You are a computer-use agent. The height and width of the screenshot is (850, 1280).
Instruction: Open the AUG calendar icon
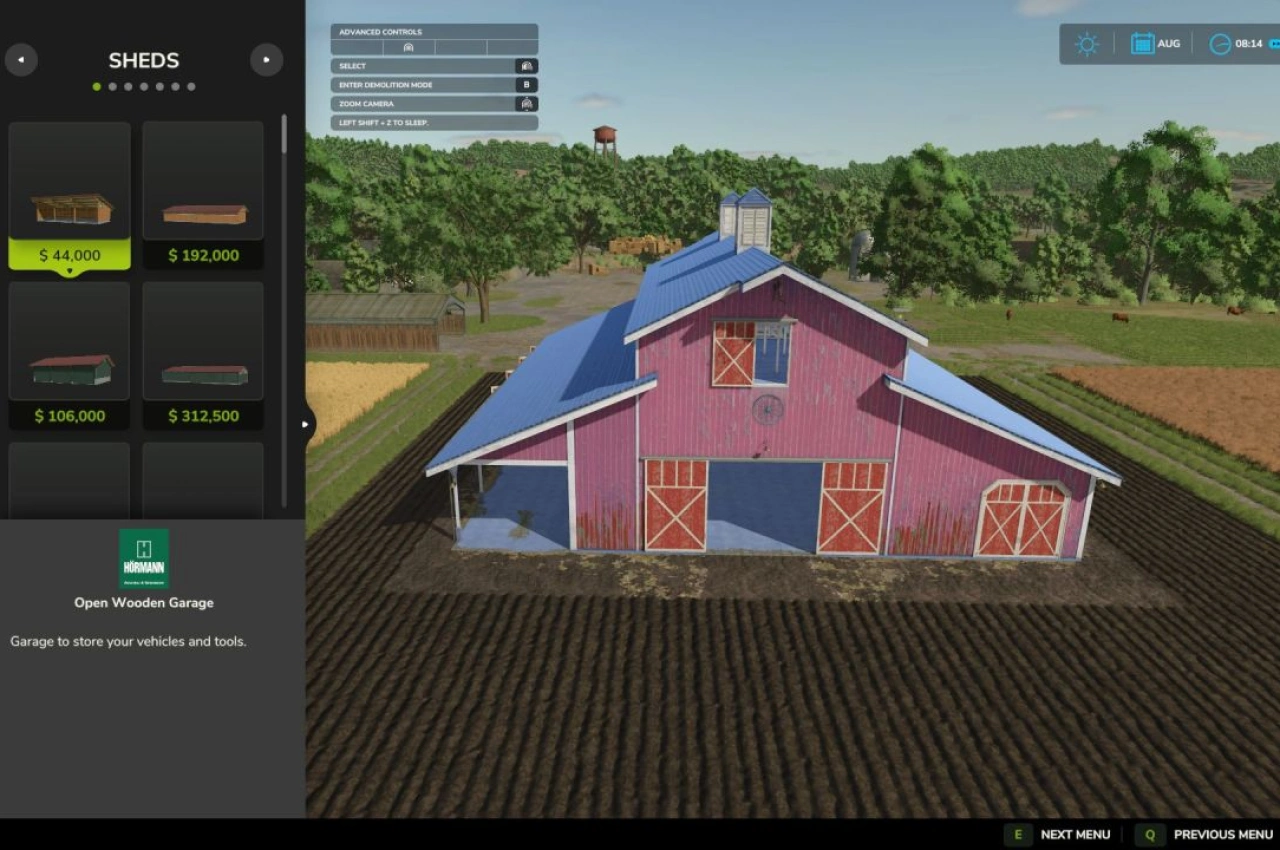[x=1143, y=44]
